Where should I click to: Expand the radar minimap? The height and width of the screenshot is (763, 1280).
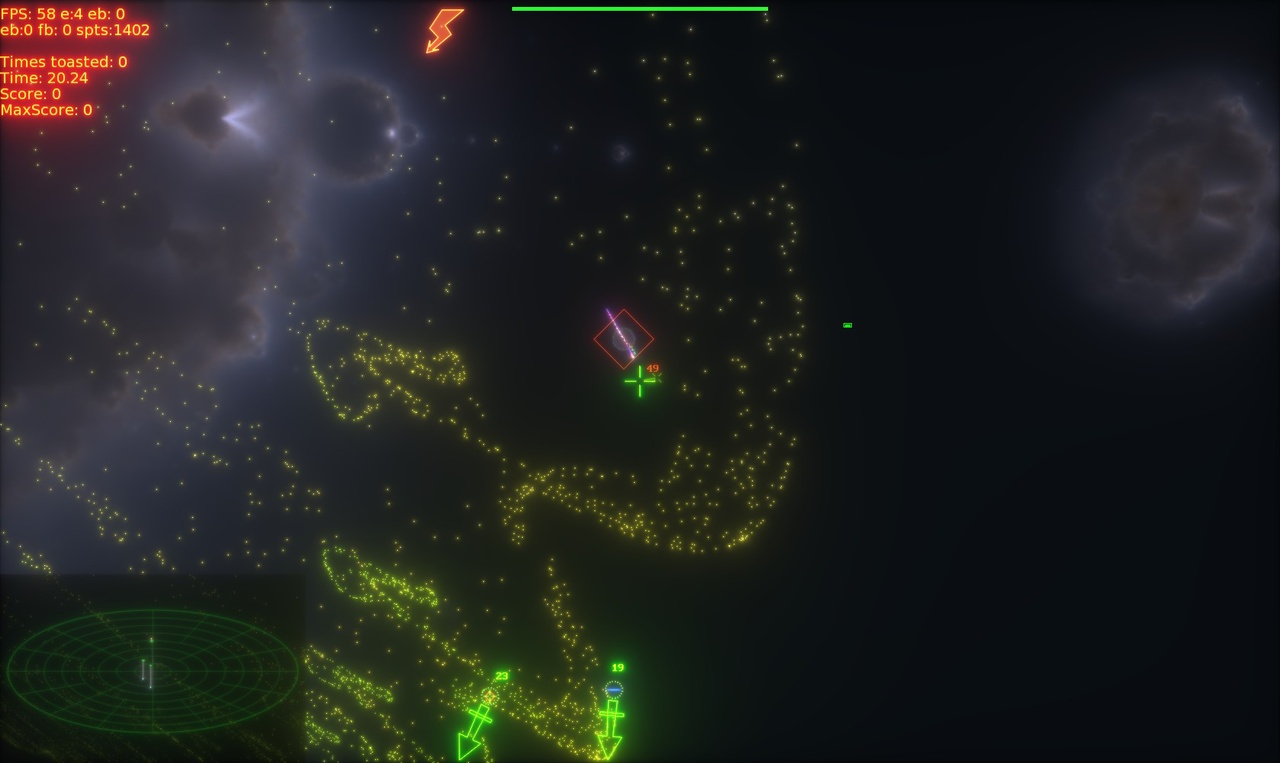pos(152,670)
